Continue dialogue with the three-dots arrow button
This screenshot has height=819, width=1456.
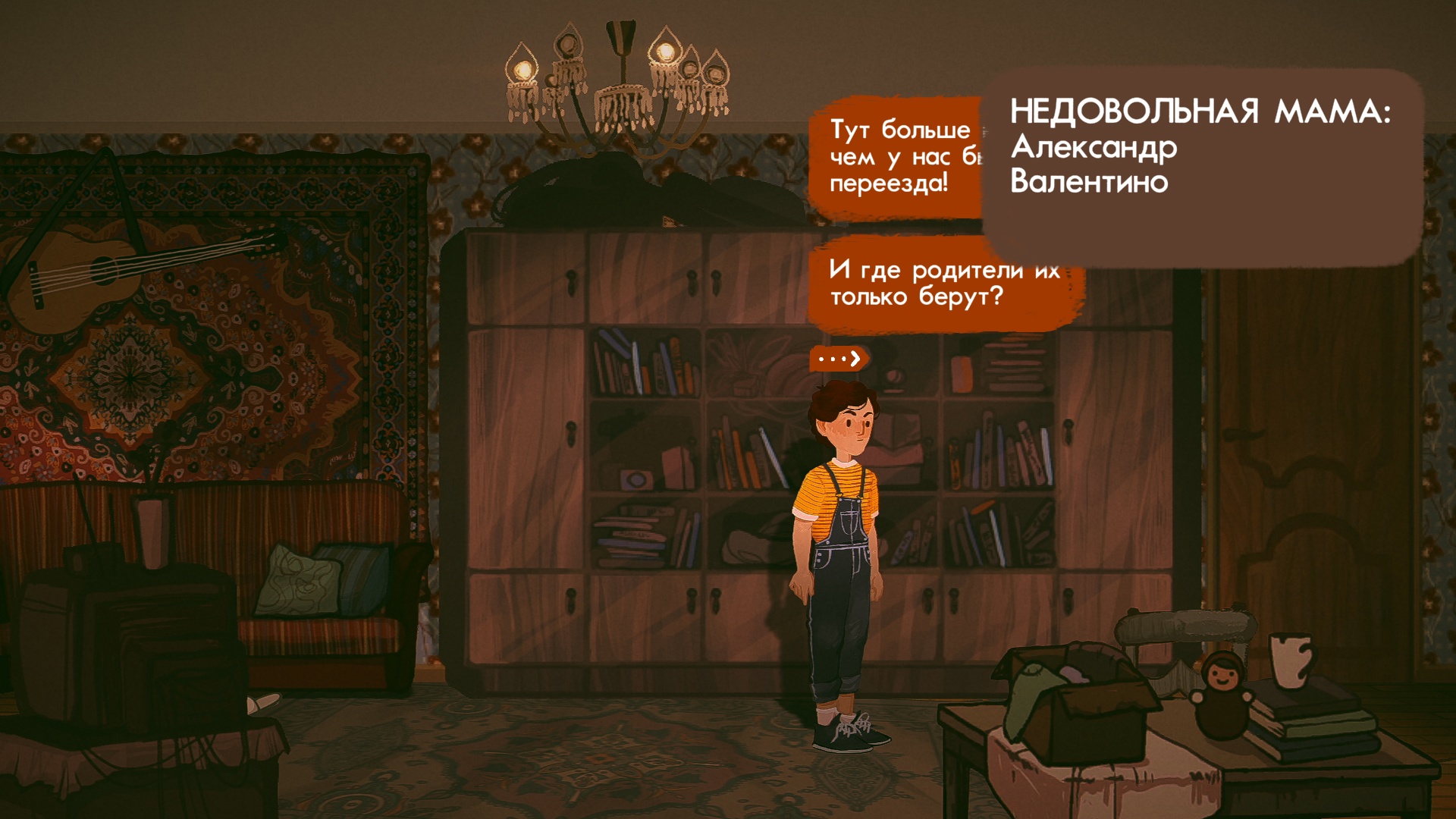tap(839, 358)
